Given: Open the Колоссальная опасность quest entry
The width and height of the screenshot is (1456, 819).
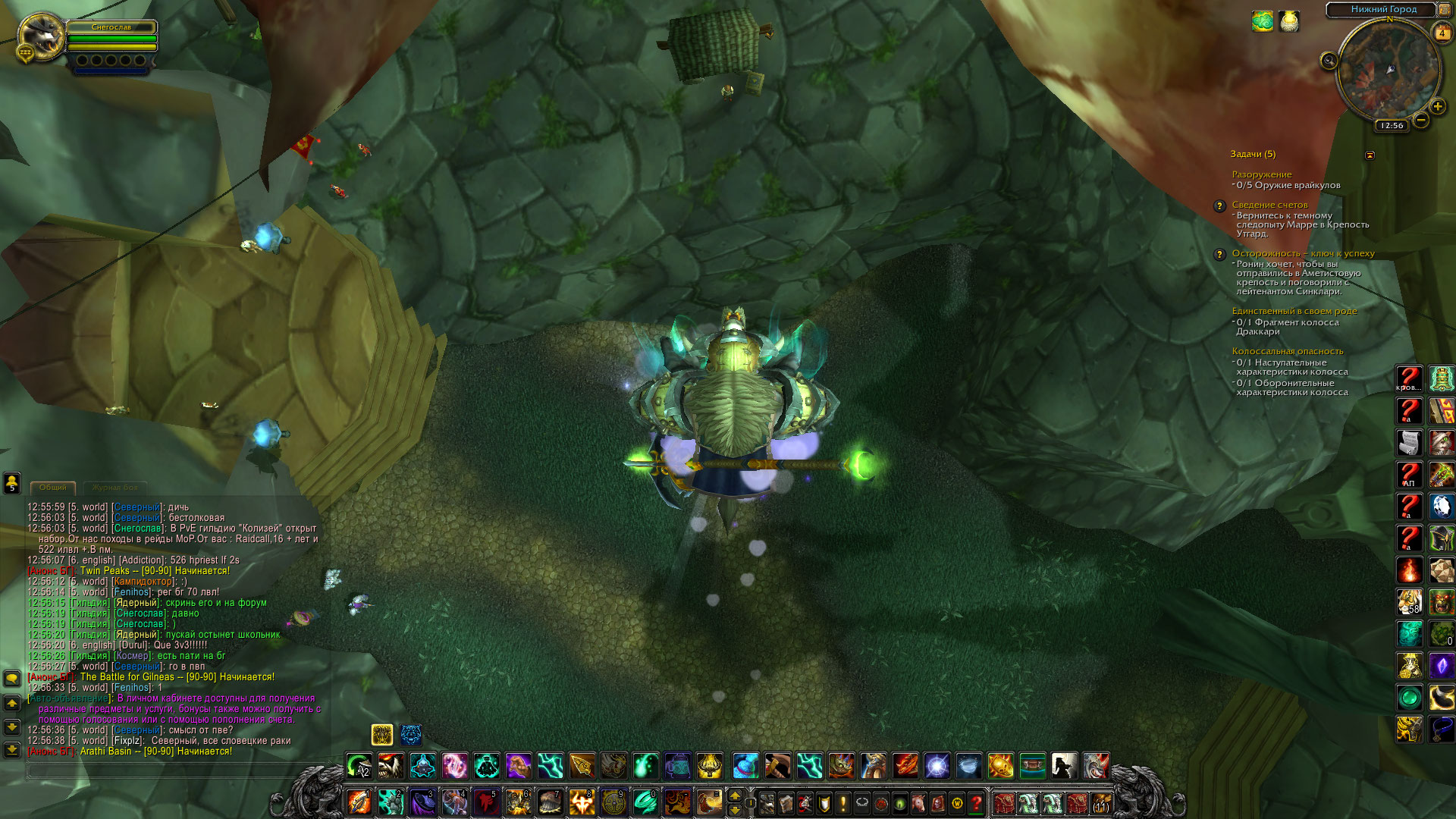Looking at the screenshot, I should [x=1287, y=351].
